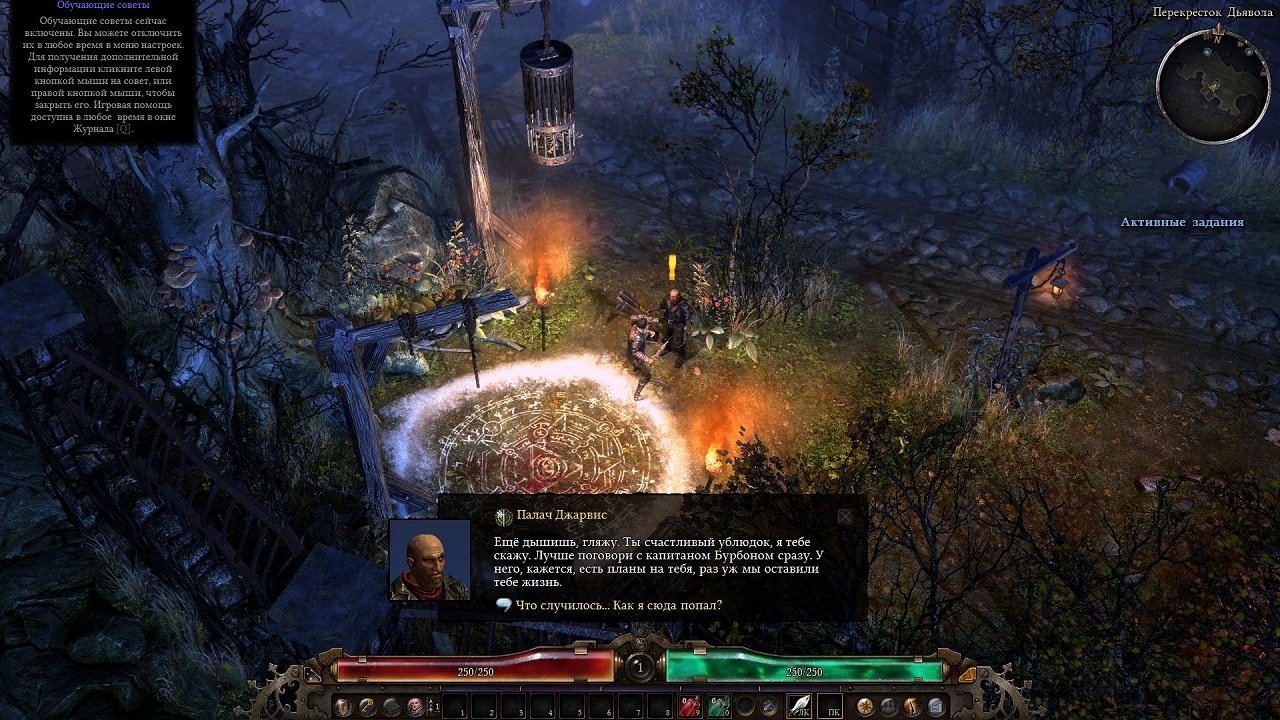Click the group/party icon at bottom-right
The height and width of the screenshot is (720, 1280).
tap(890, 705)
